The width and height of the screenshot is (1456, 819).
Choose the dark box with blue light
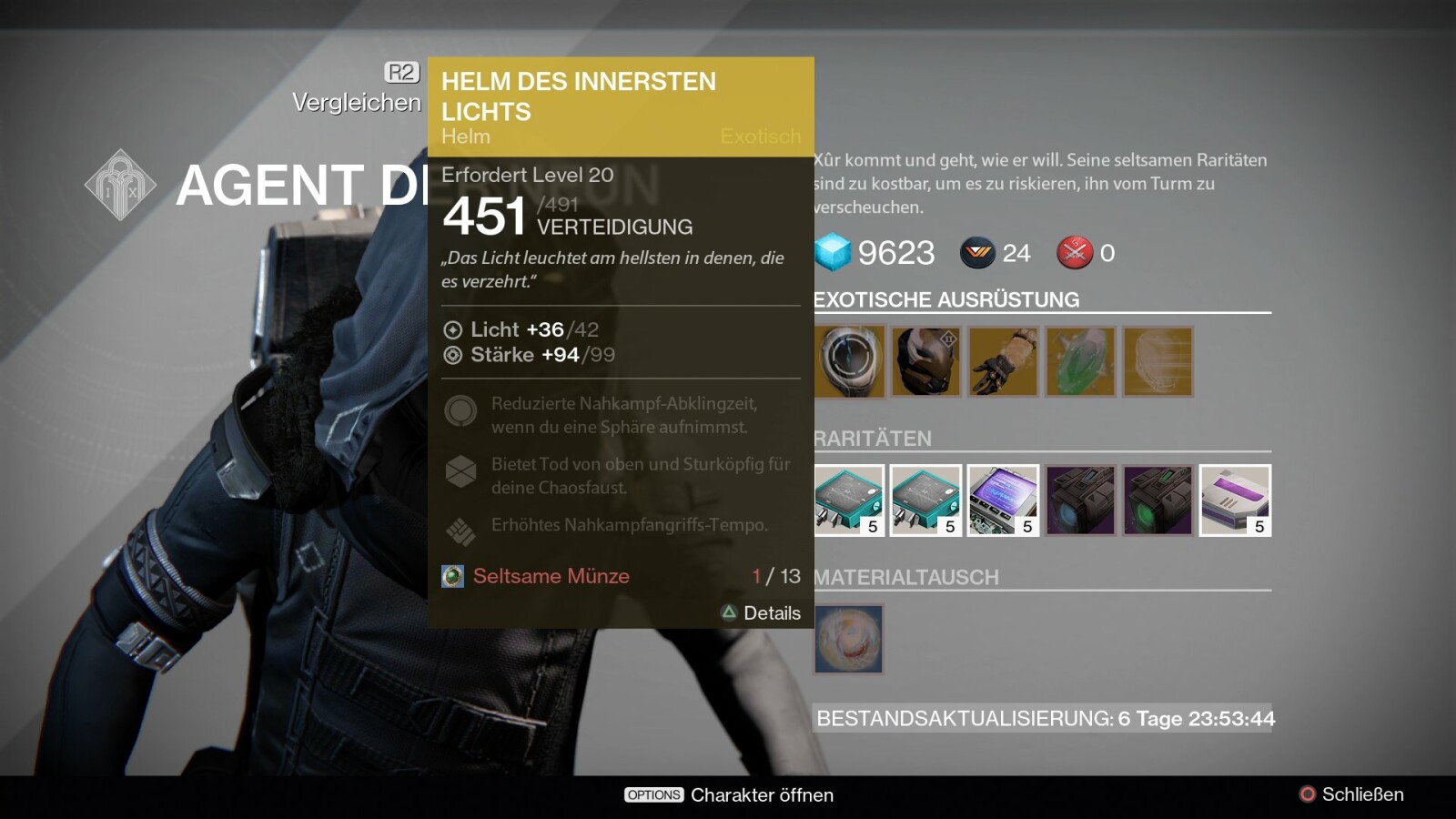click(x=1080, y=500)
